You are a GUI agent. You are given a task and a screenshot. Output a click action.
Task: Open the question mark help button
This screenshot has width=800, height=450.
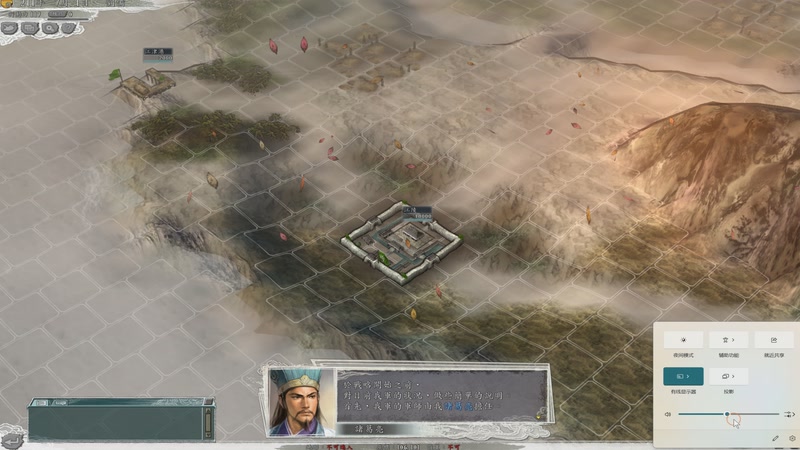click(x=68, y=28)
